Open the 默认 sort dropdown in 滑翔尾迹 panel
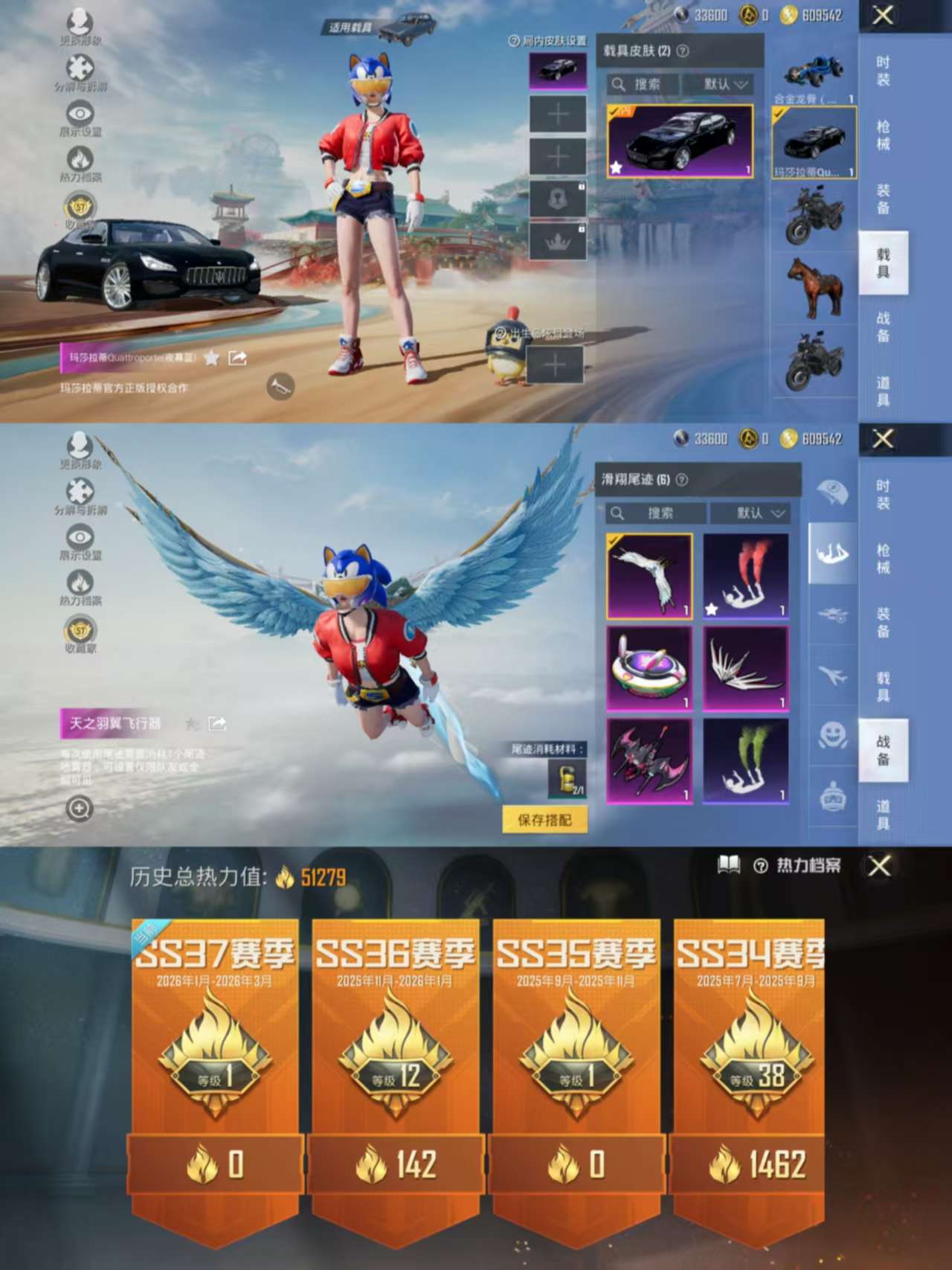The image size is (952, 1270). (x=753, y=513)
